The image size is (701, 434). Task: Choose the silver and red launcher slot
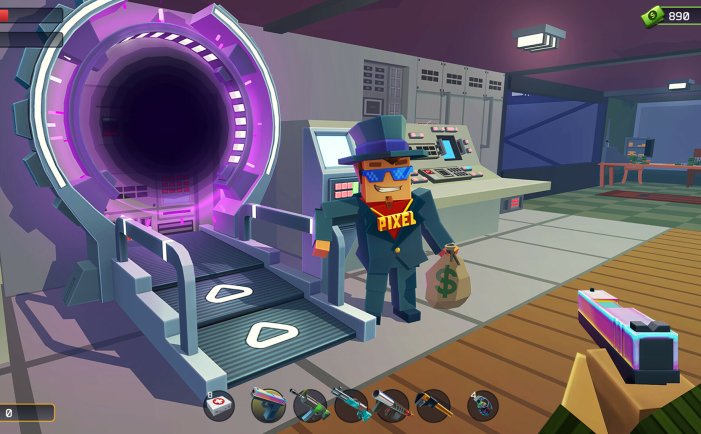392,405
